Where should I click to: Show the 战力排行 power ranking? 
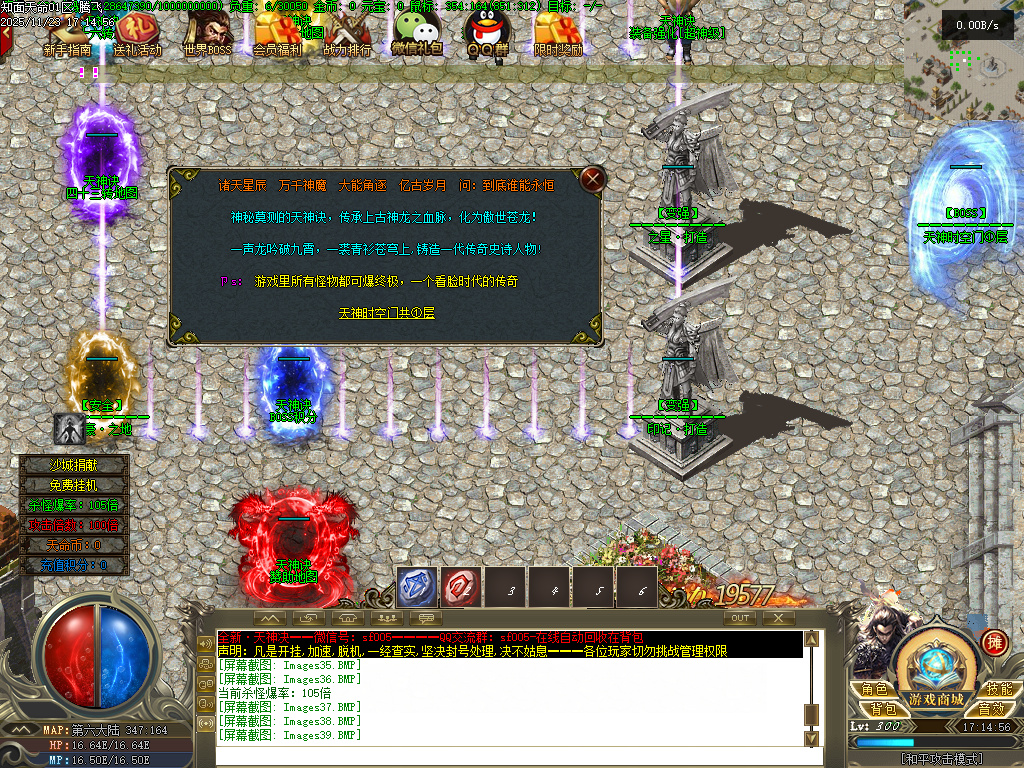347,36
